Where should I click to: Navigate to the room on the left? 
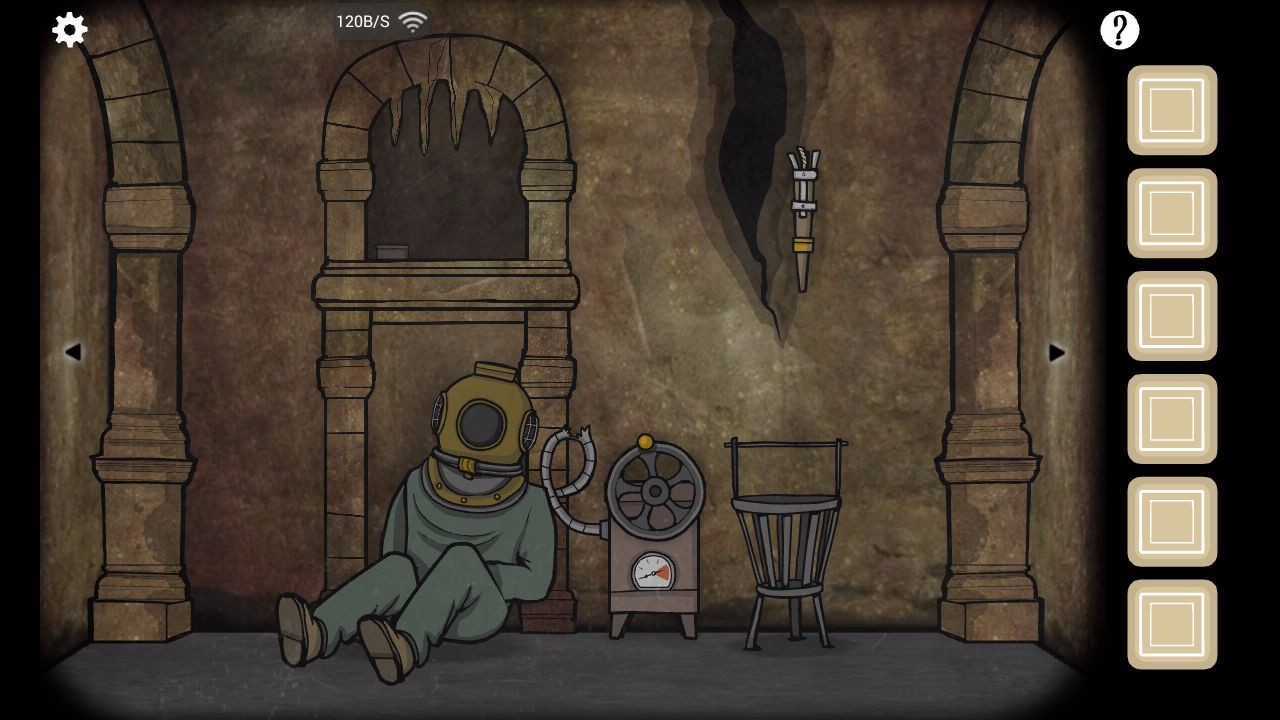point(72,352)
